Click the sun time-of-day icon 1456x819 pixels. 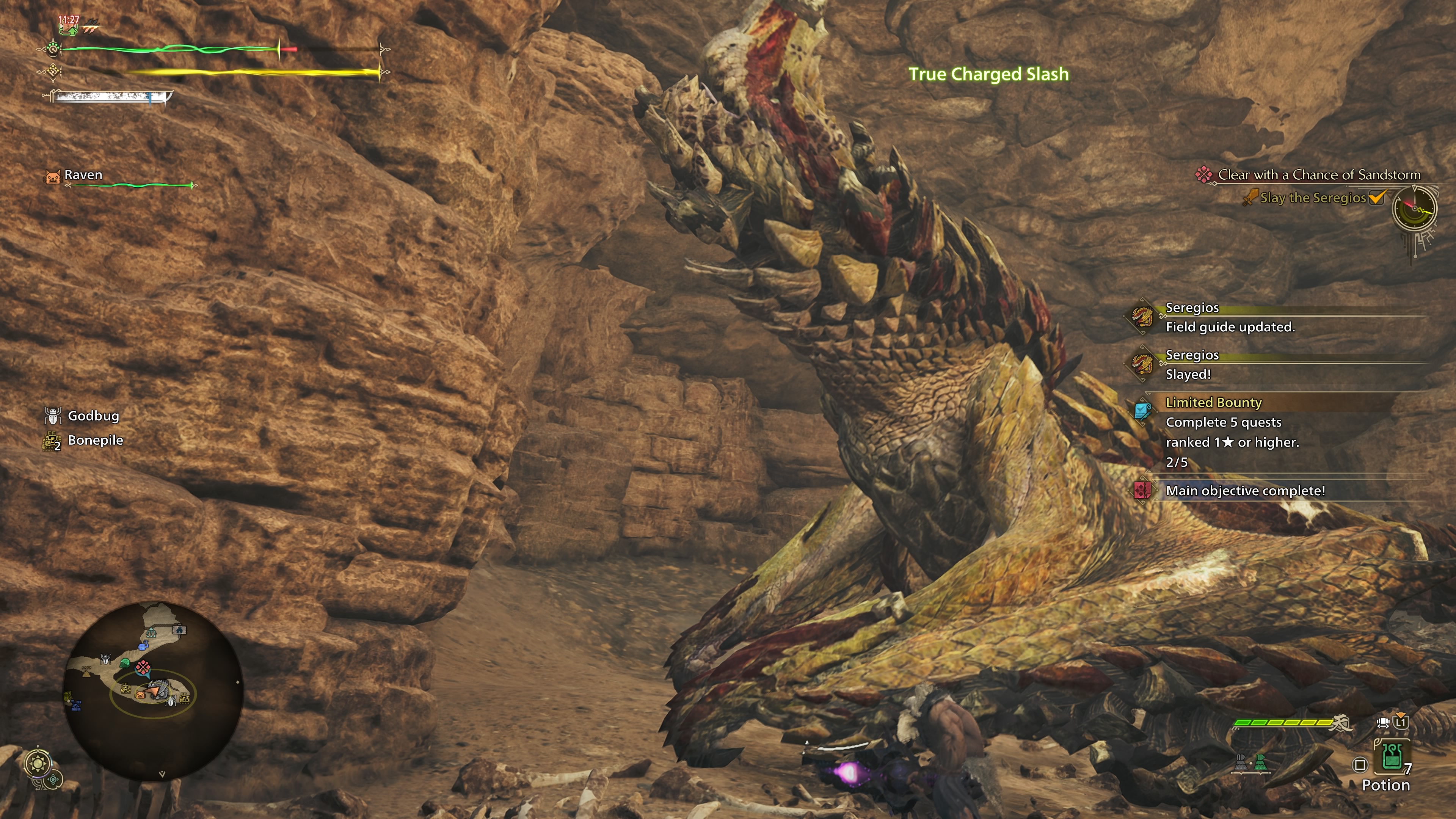[38, 764]
